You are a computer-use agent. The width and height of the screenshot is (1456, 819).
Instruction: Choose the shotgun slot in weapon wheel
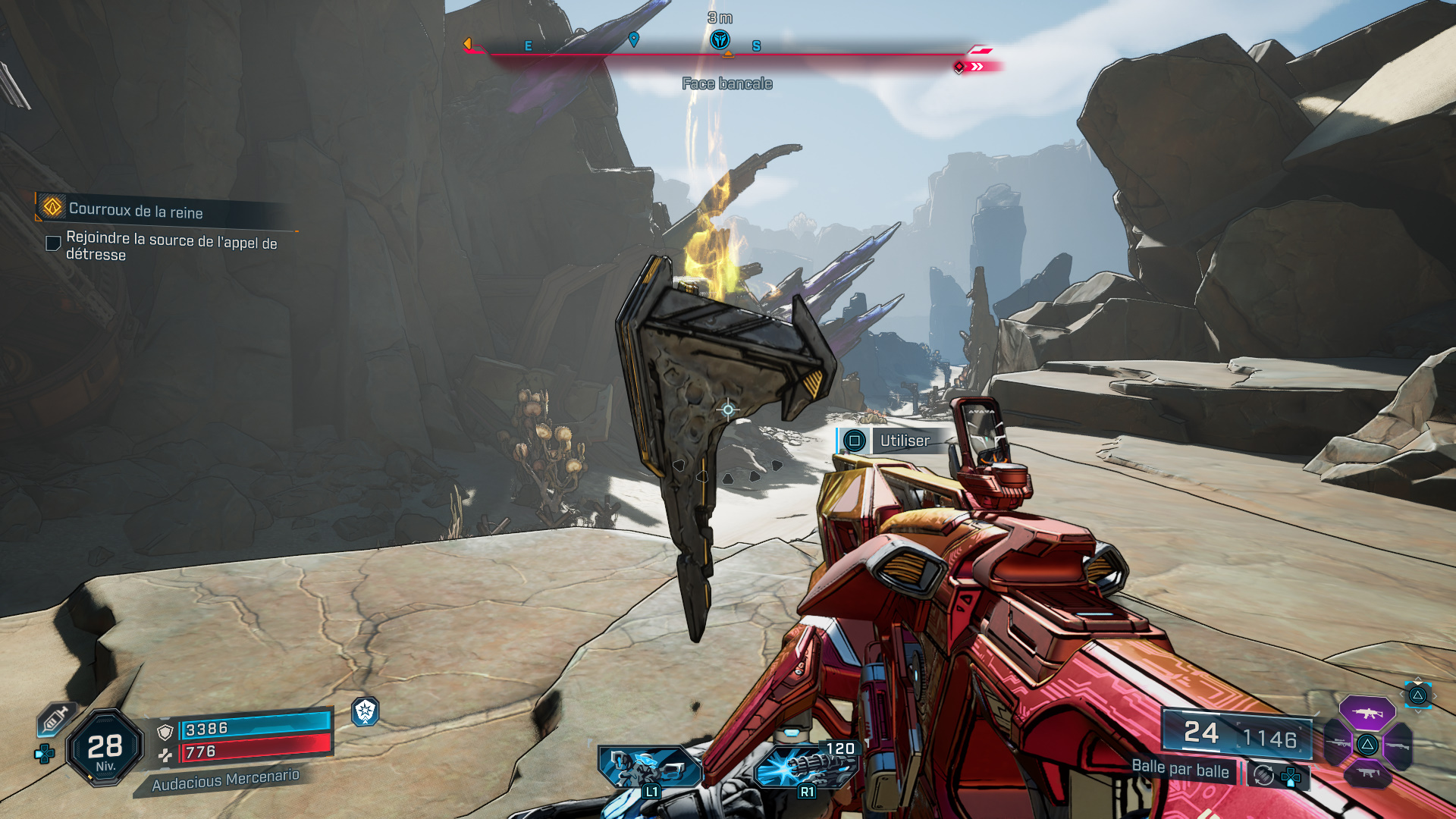[1397, 745]
